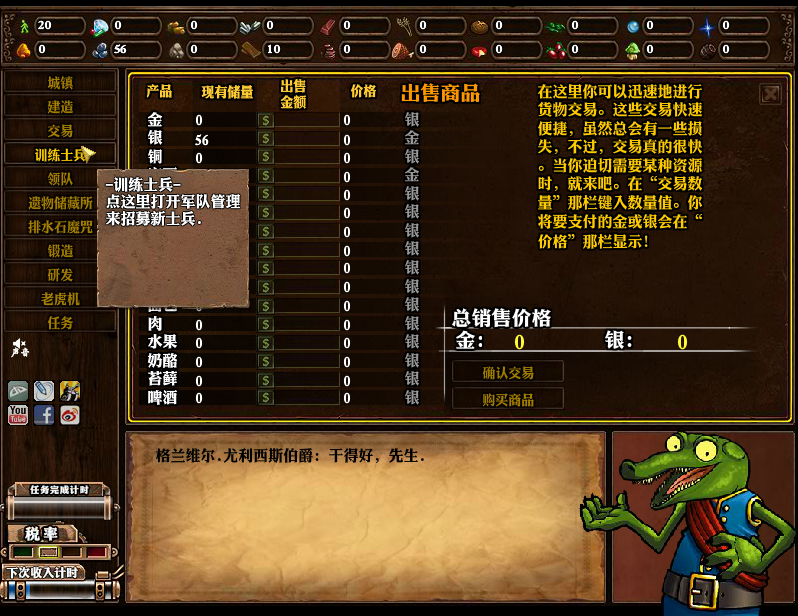Open the 领队 menu entry
Image resolution: width=798 pixels, height=616 pixels.
pyautogui.click(x=60, y=179)
